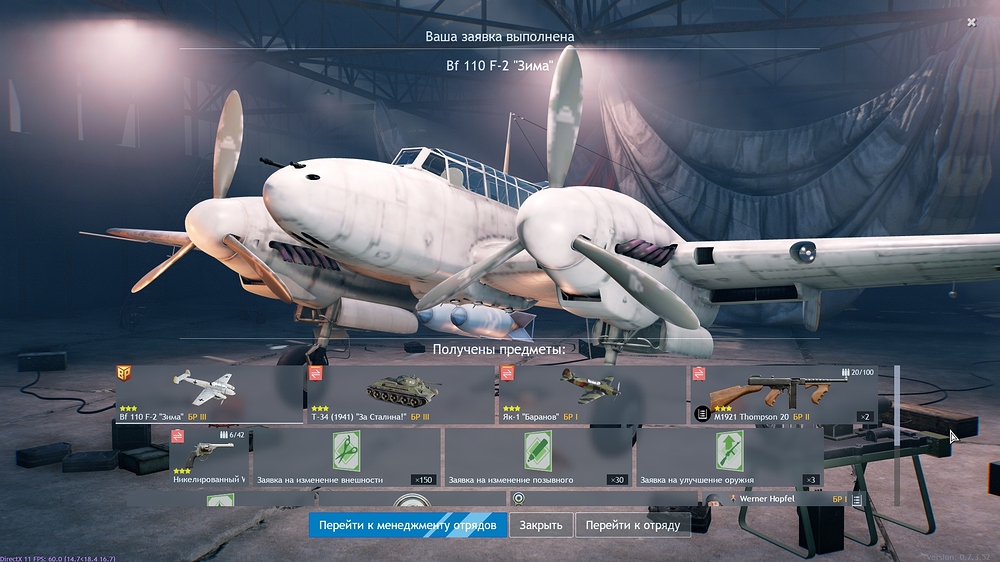The width and height of the screenshot is (1000, 562).
Task: Select the Bf 110 F-2 Зима reward card
Action: pyautogui.click(x=210, y=394)
